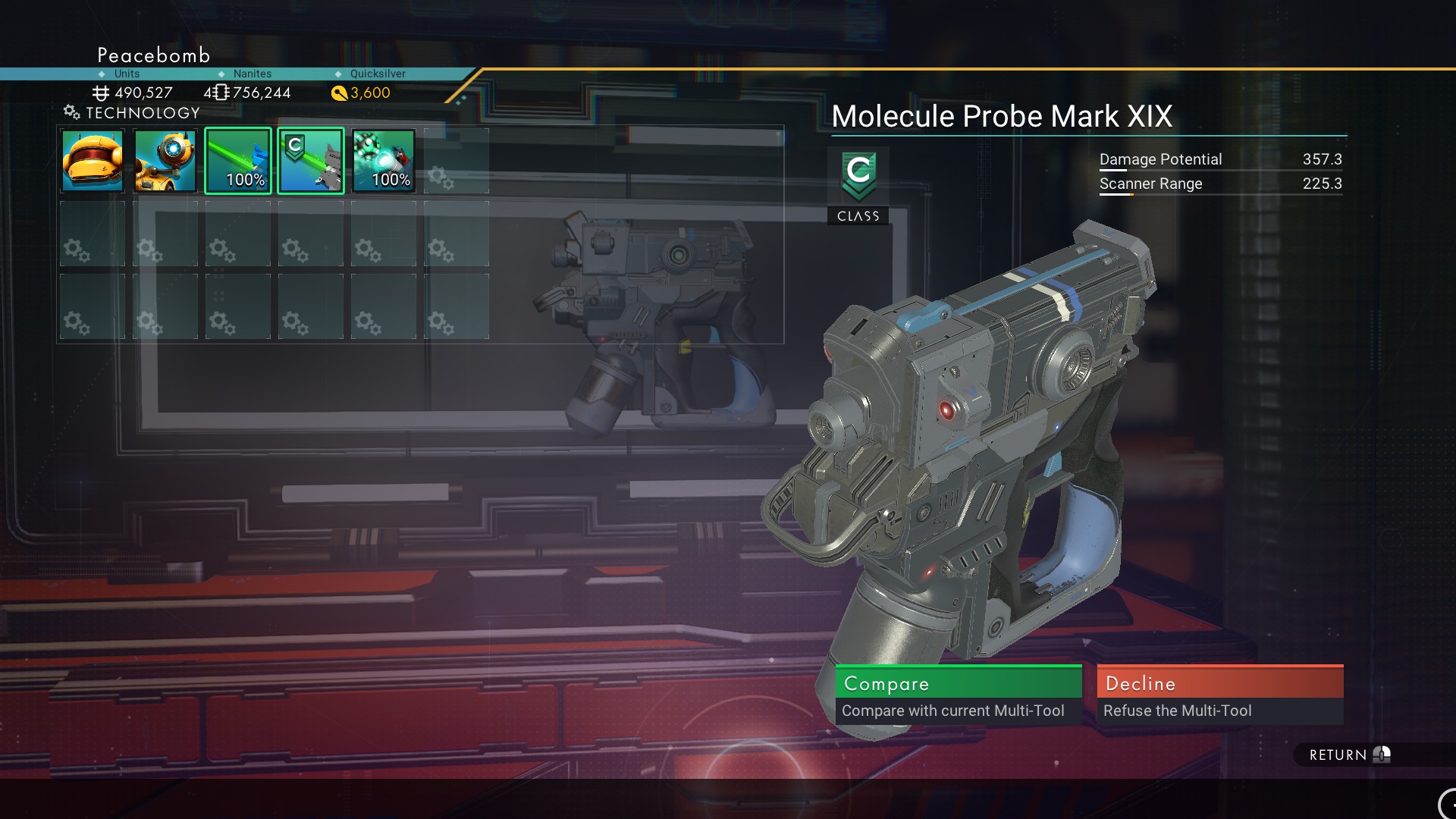1456x819 pixels.
Task: Compare with current Multi-Tool
Action: (x=958, y=694)
